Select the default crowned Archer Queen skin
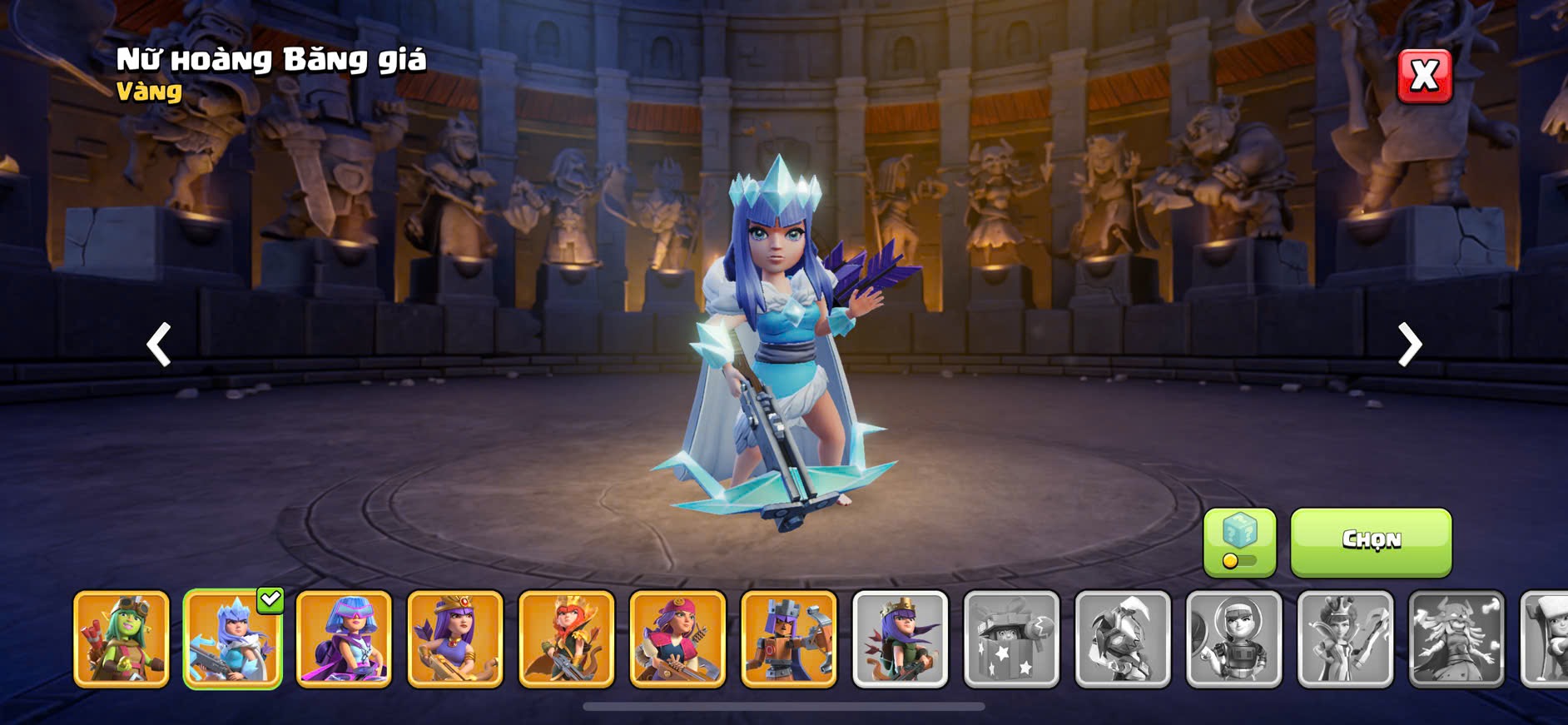This screenshot has height=725, width=1568. (900, 639)
